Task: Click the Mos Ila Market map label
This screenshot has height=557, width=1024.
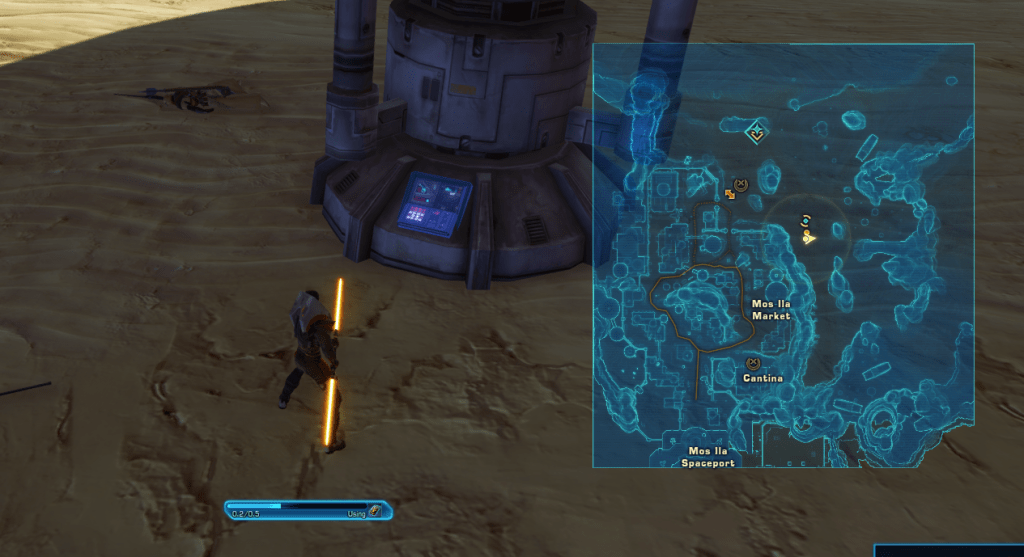Action: (770, 309)
